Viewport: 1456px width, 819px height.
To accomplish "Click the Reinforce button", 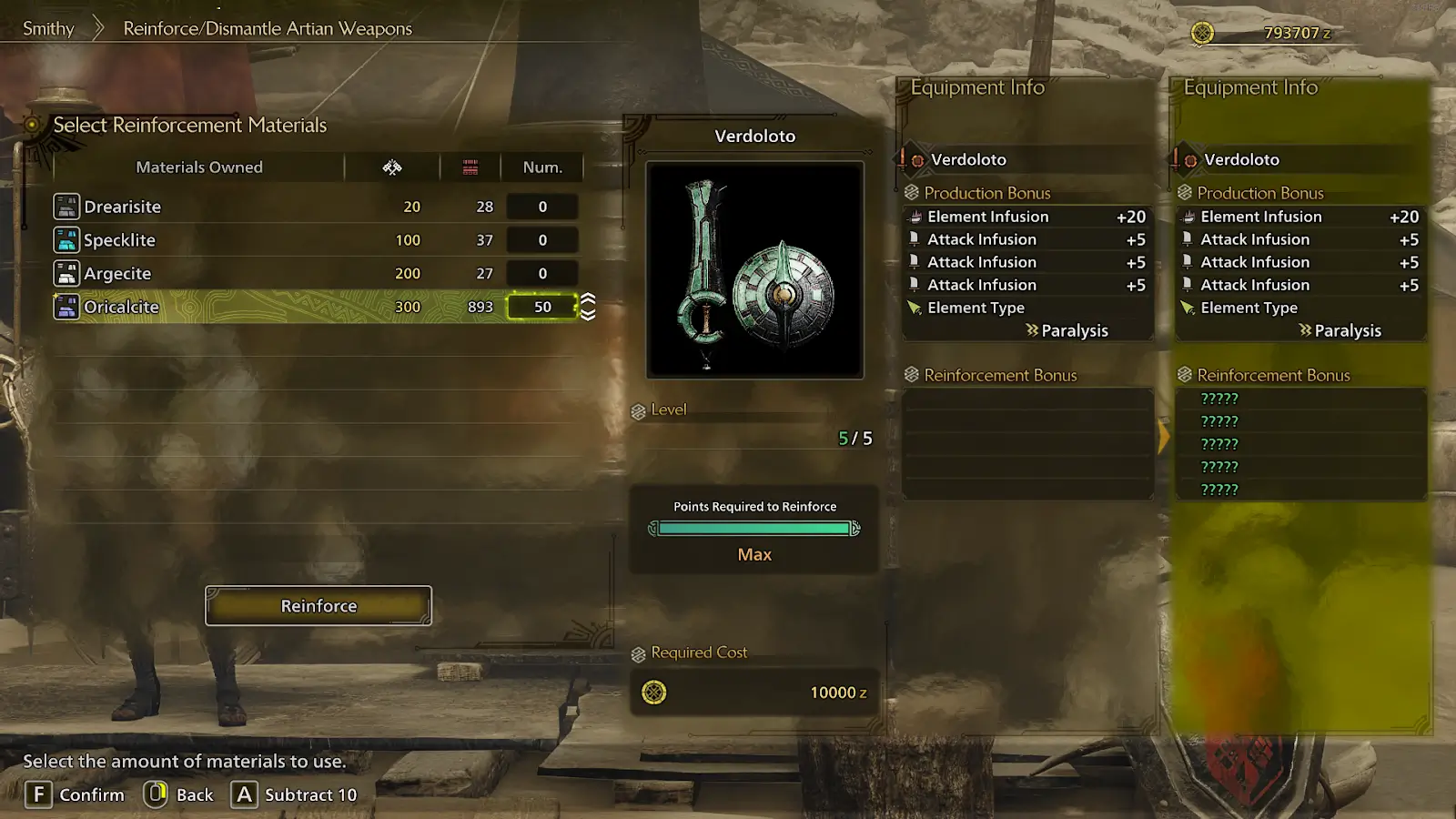I will click(x=318, y=606).
